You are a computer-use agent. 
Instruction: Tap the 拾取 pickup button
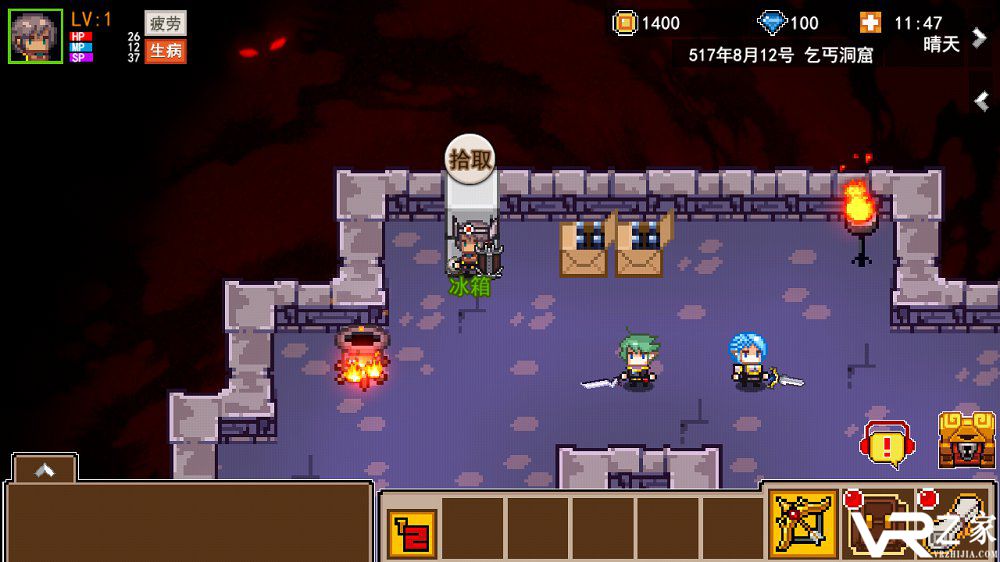click(x=470, y=158)
